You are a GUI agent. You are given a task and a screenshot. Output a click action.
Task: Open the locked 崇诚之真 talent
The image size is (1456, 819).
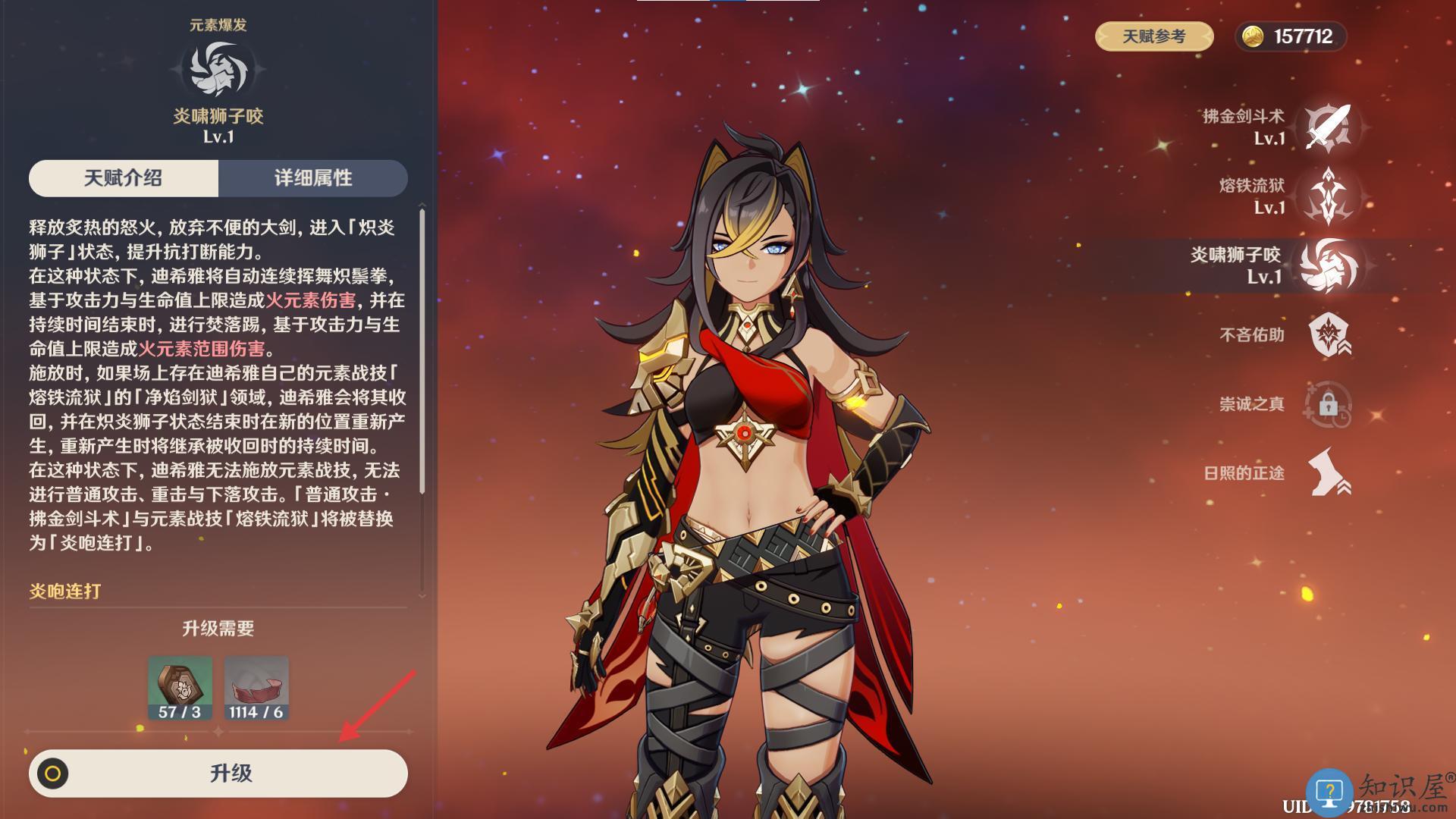[1328, 403]
